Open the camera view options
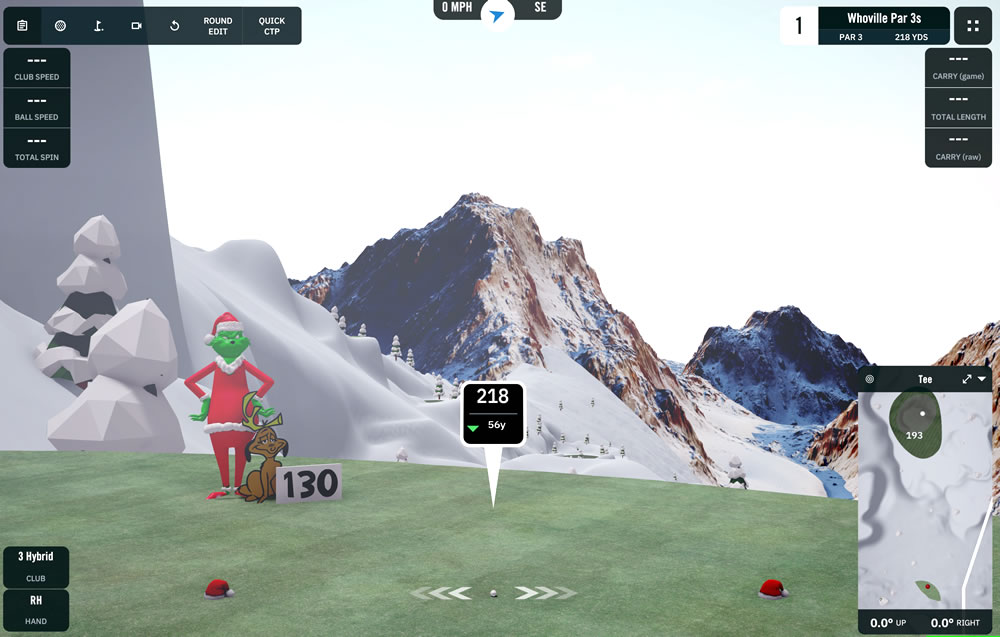This screenshot has height=637, width=1000. coord(136,26)
